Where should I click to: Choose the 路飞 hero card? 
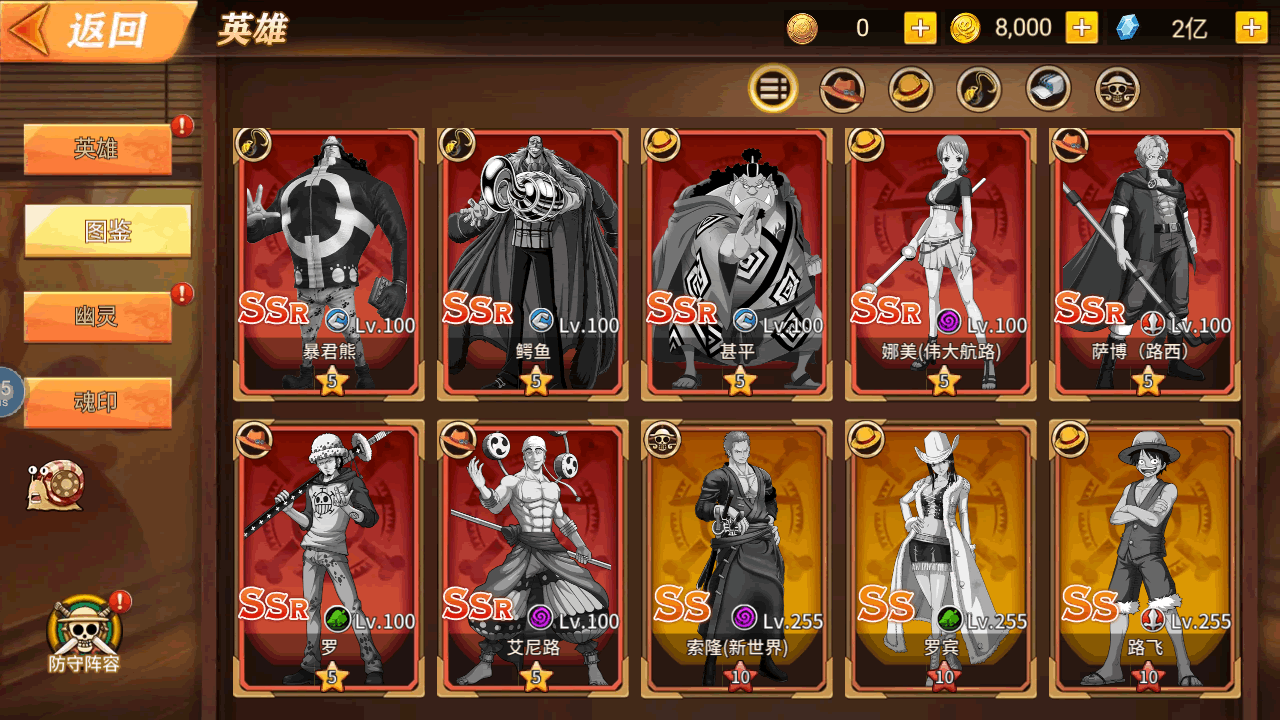click(1145, 557)
